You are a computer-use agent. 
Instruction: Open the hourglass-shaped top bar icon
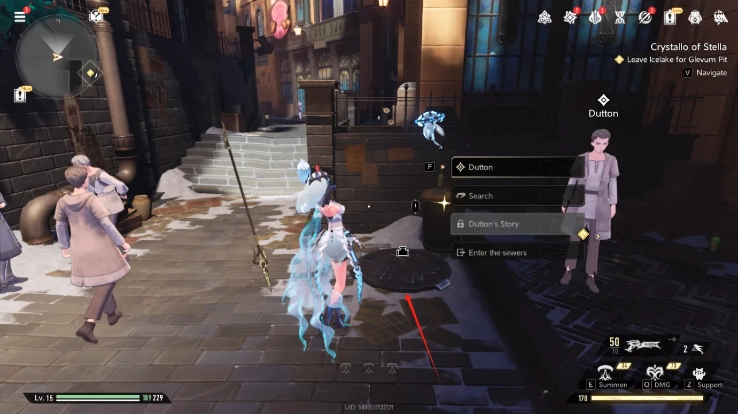(621, 17)
